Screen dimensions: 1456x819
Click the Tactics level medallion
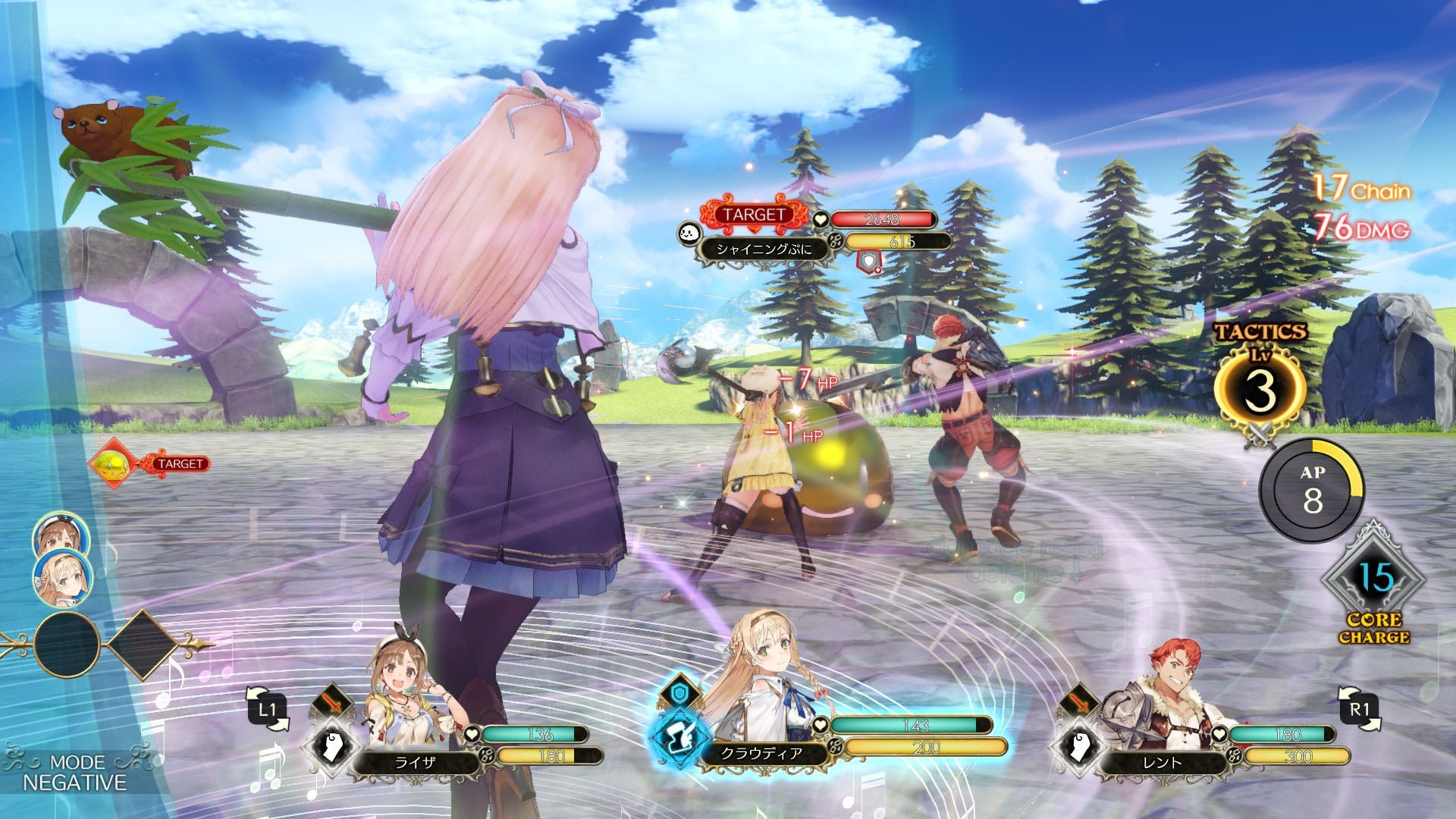1260,390
